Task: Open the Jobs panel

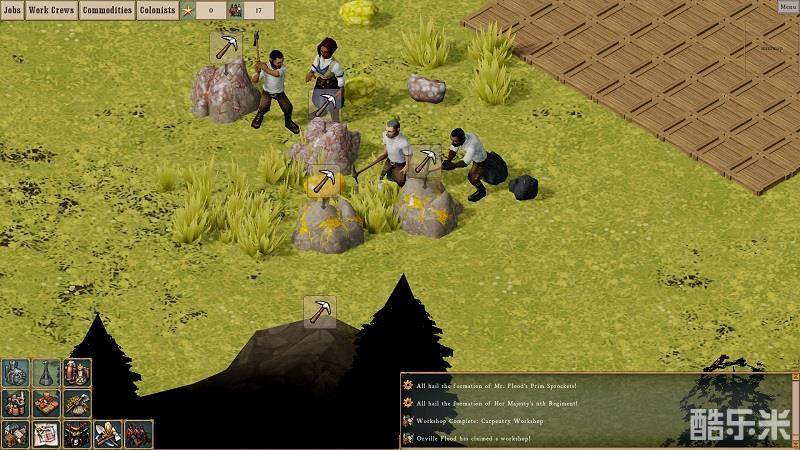Action: [x=12, y=10]
